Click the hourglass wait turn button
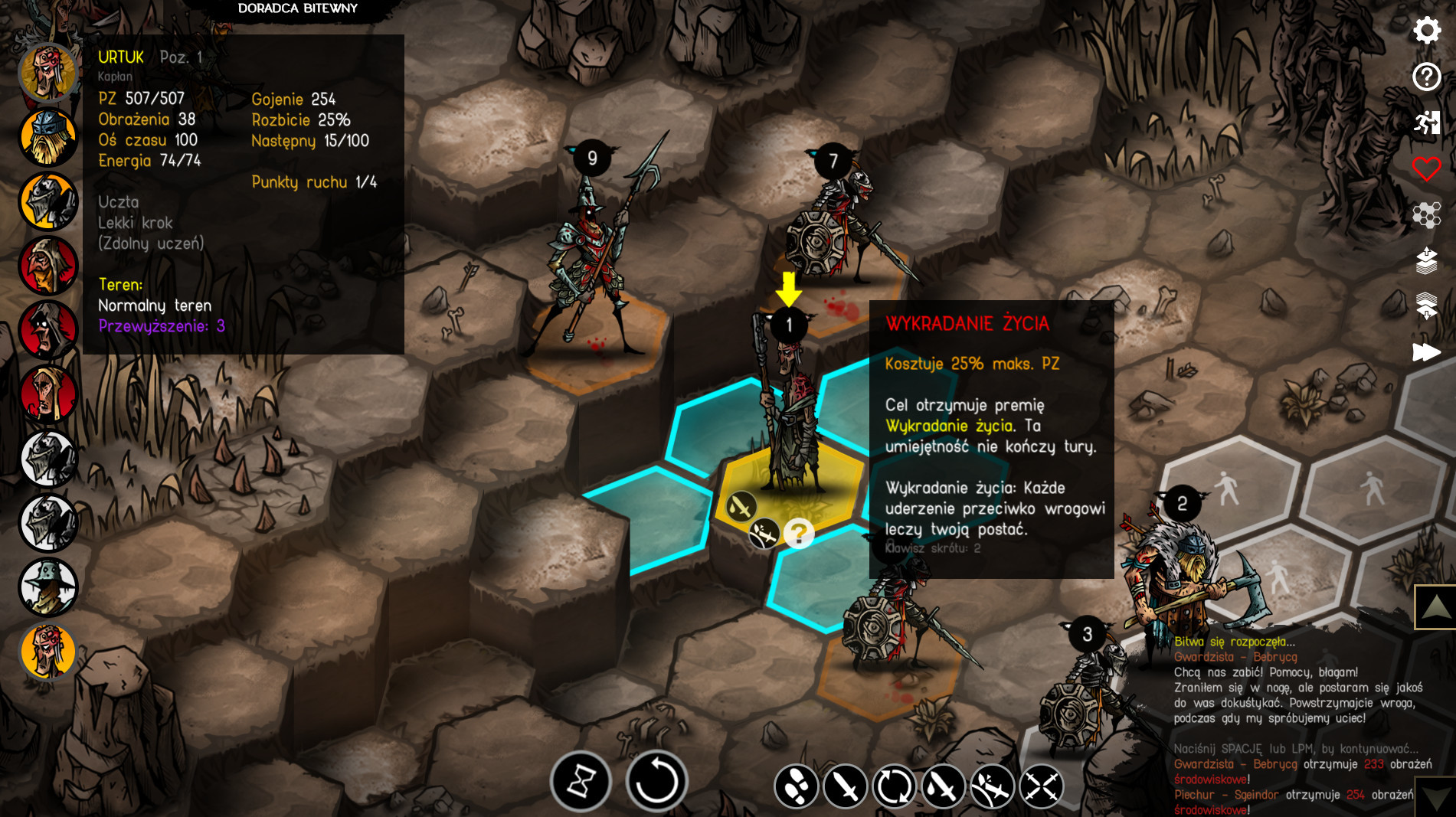1456x817 pixels. [x=581, y=782]
